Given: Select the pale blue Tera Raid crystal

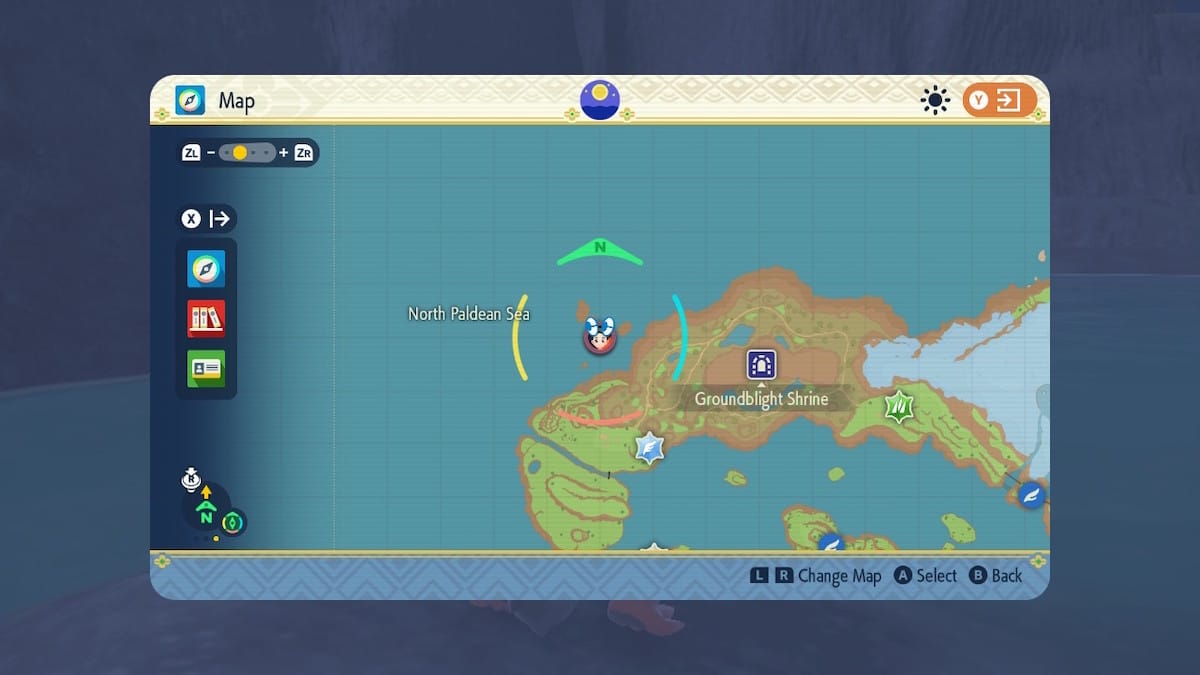Looking at the screenshot, I should 650,447.
